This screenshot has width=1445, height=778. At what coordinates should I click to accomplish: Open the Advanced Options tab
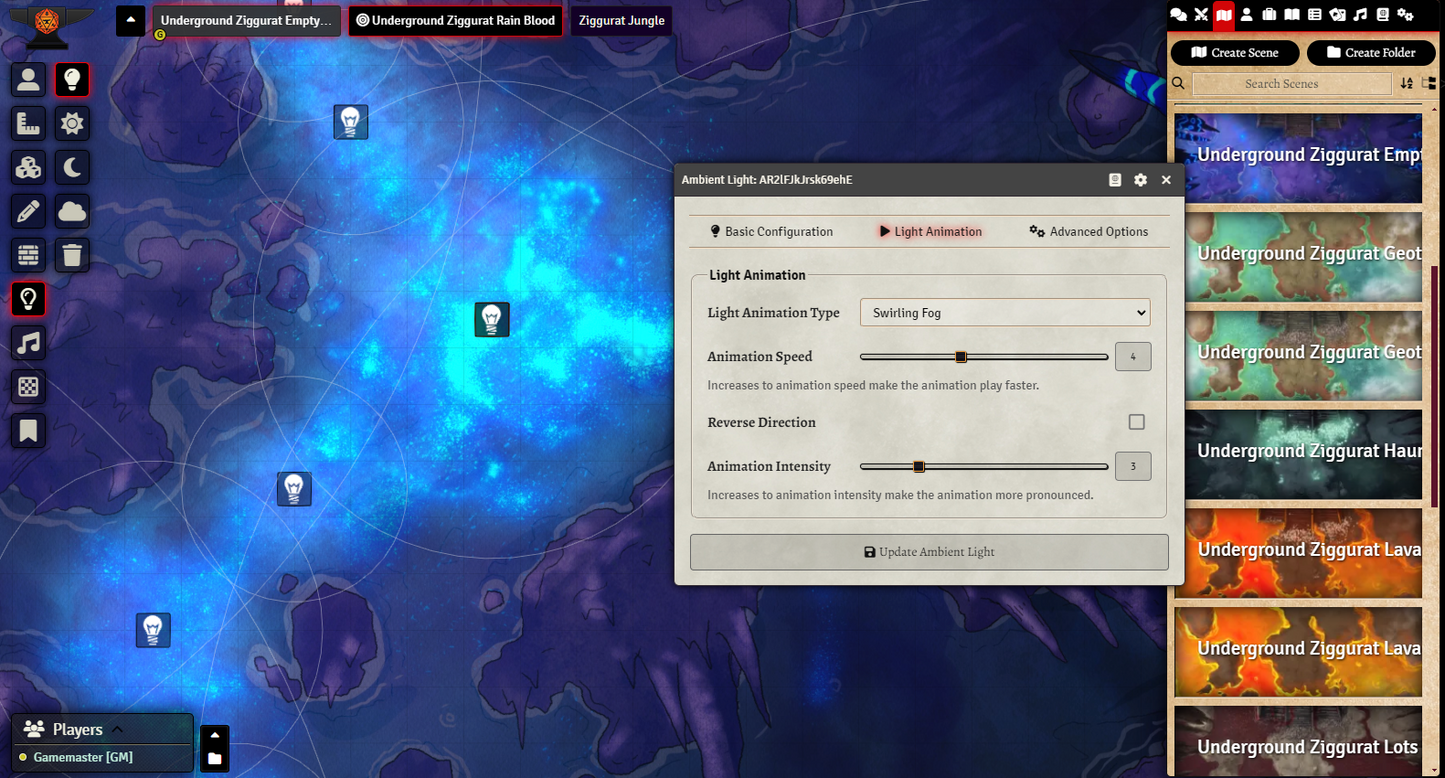tap(1088, 232)
